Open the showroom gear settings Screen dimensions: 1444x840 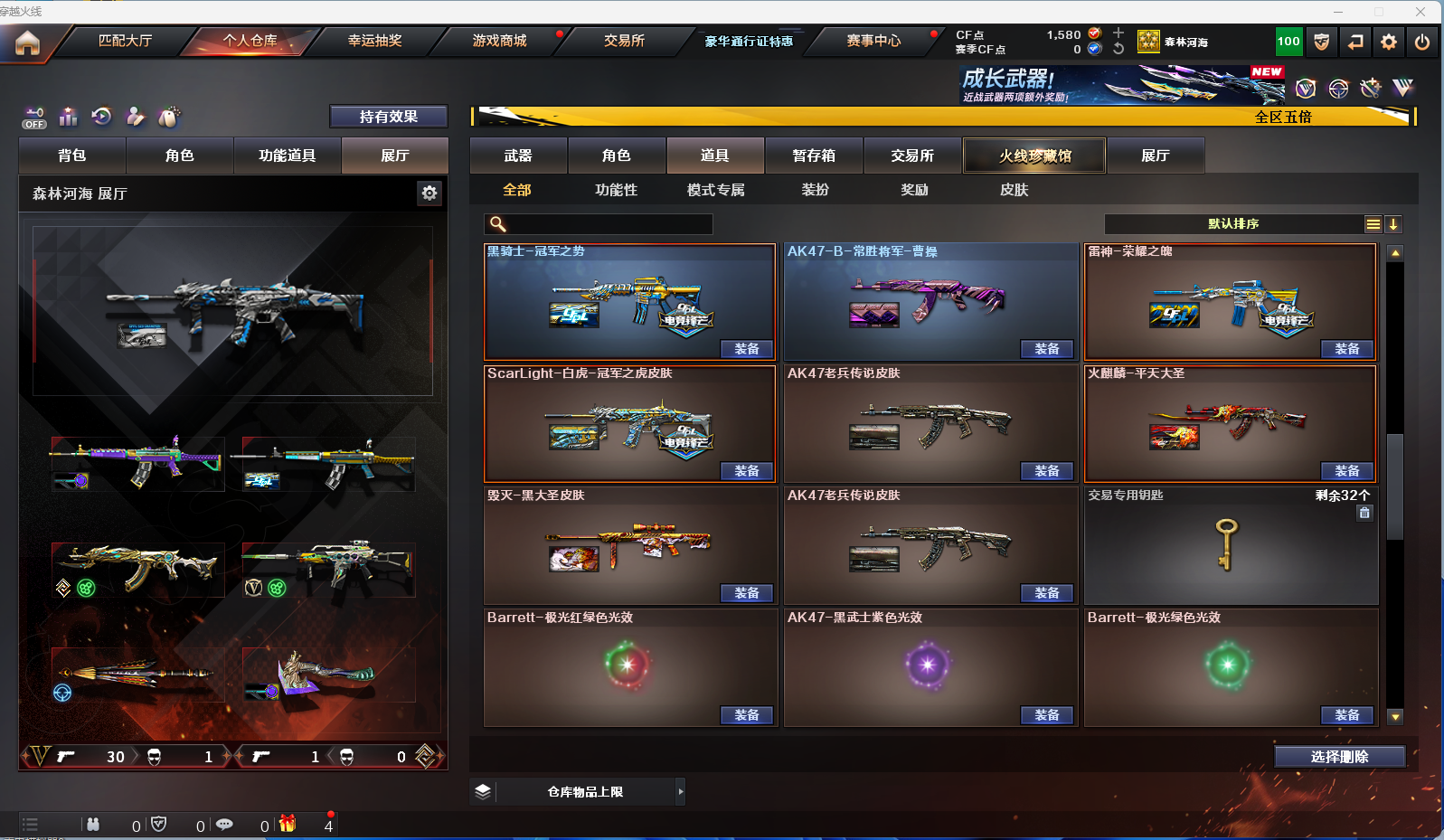tap(429, 193)
